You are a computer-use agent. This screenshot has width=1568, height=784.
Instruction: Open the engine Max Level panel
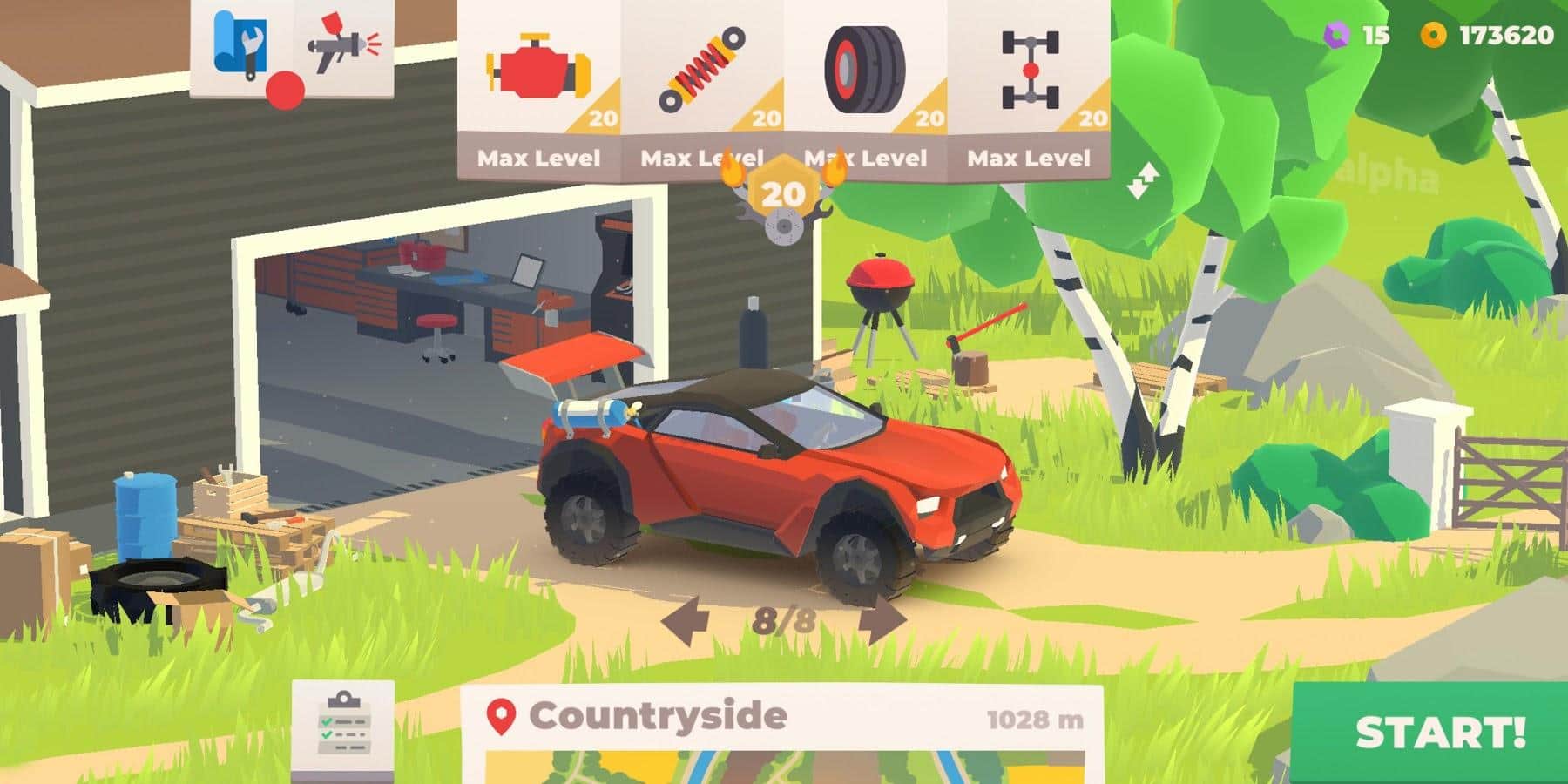click(x=537, y=159)
